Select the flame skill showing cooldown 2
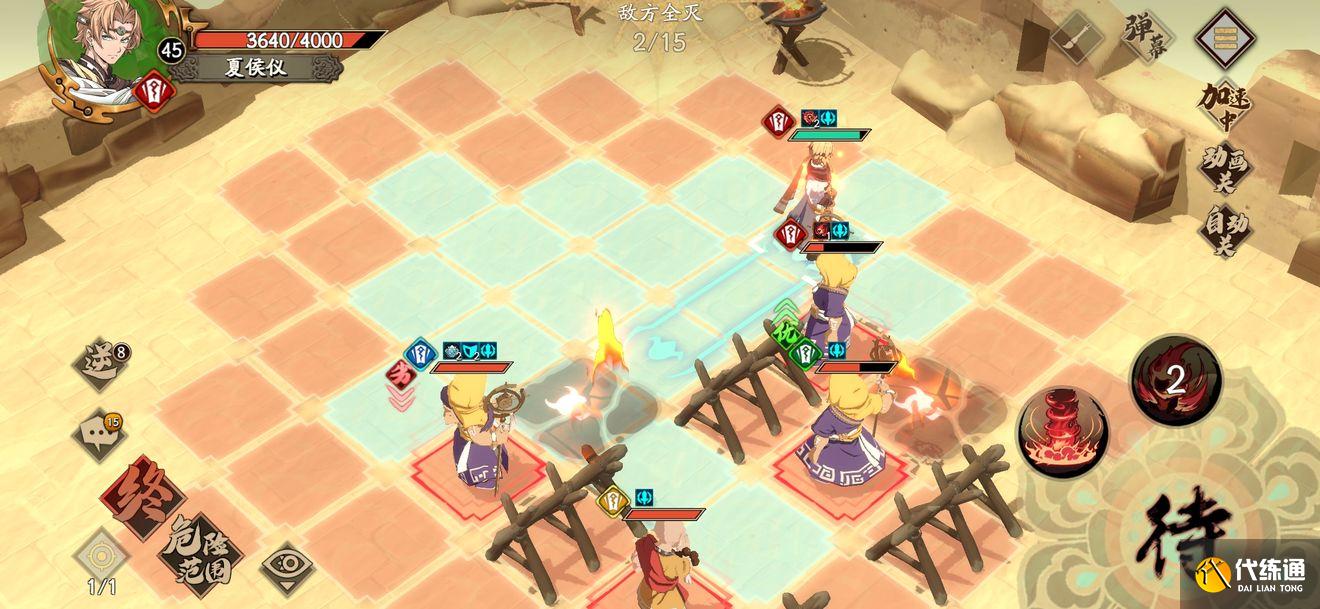 click(1175, 379)
